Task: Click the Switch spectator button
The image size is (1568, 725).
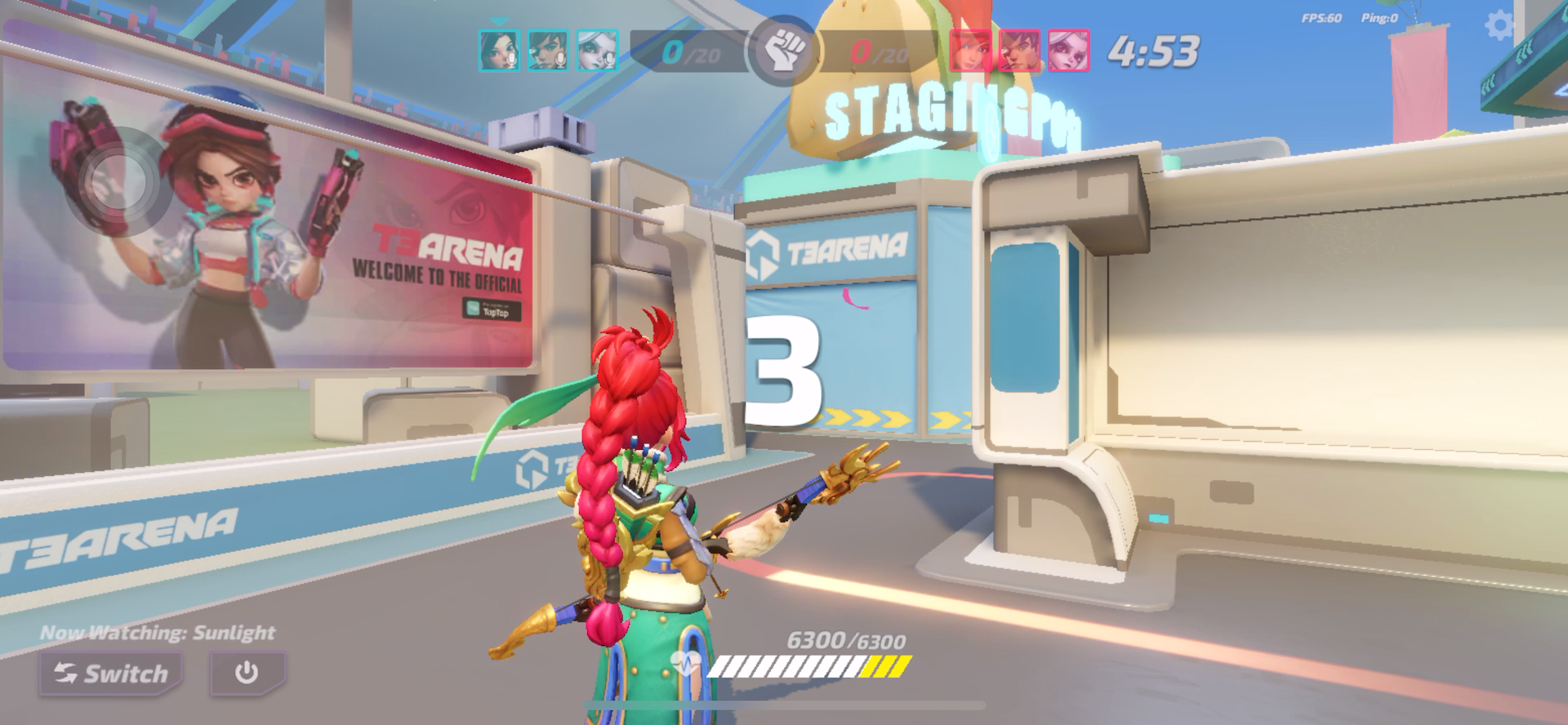Action: 111,674
